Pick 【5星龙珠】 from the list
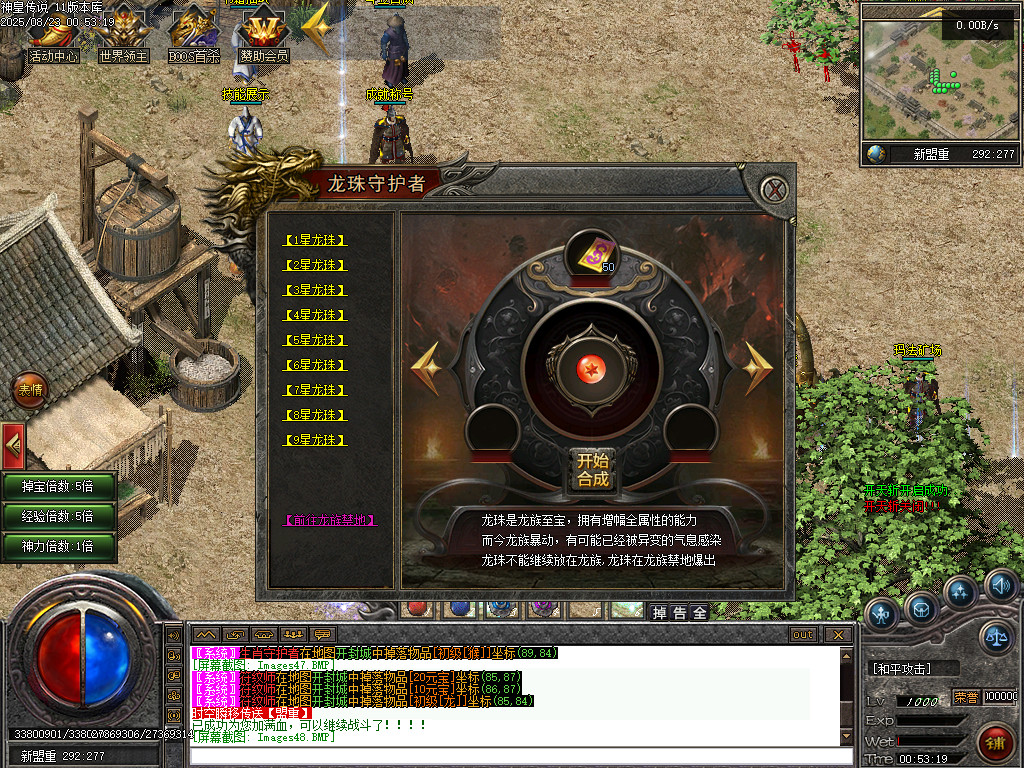1024x768 pixels. click(x=316, y=340)
